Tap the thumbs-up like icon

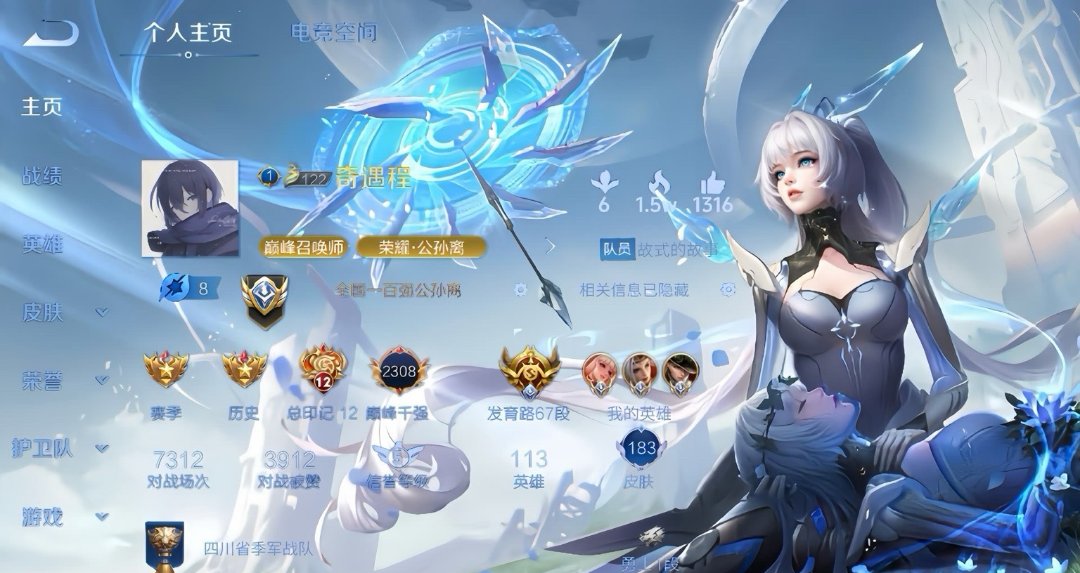(712, 182)
